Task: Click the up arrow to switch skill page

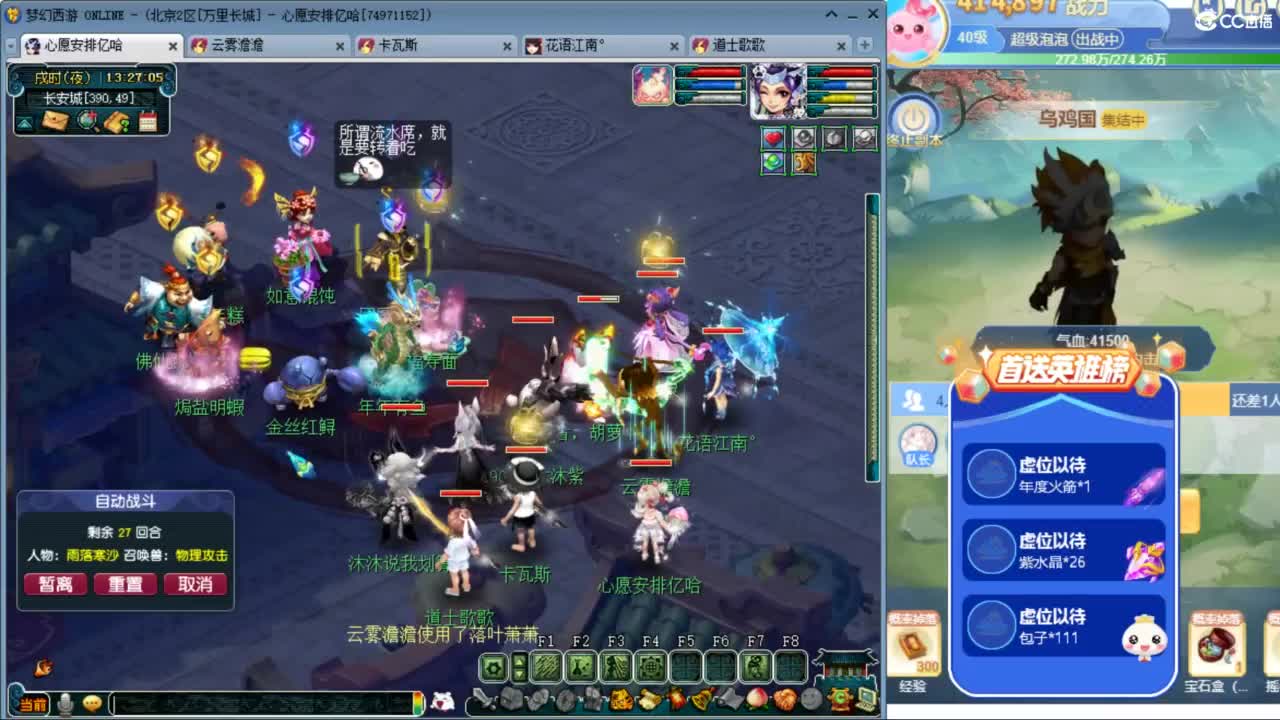Action: 519,661
